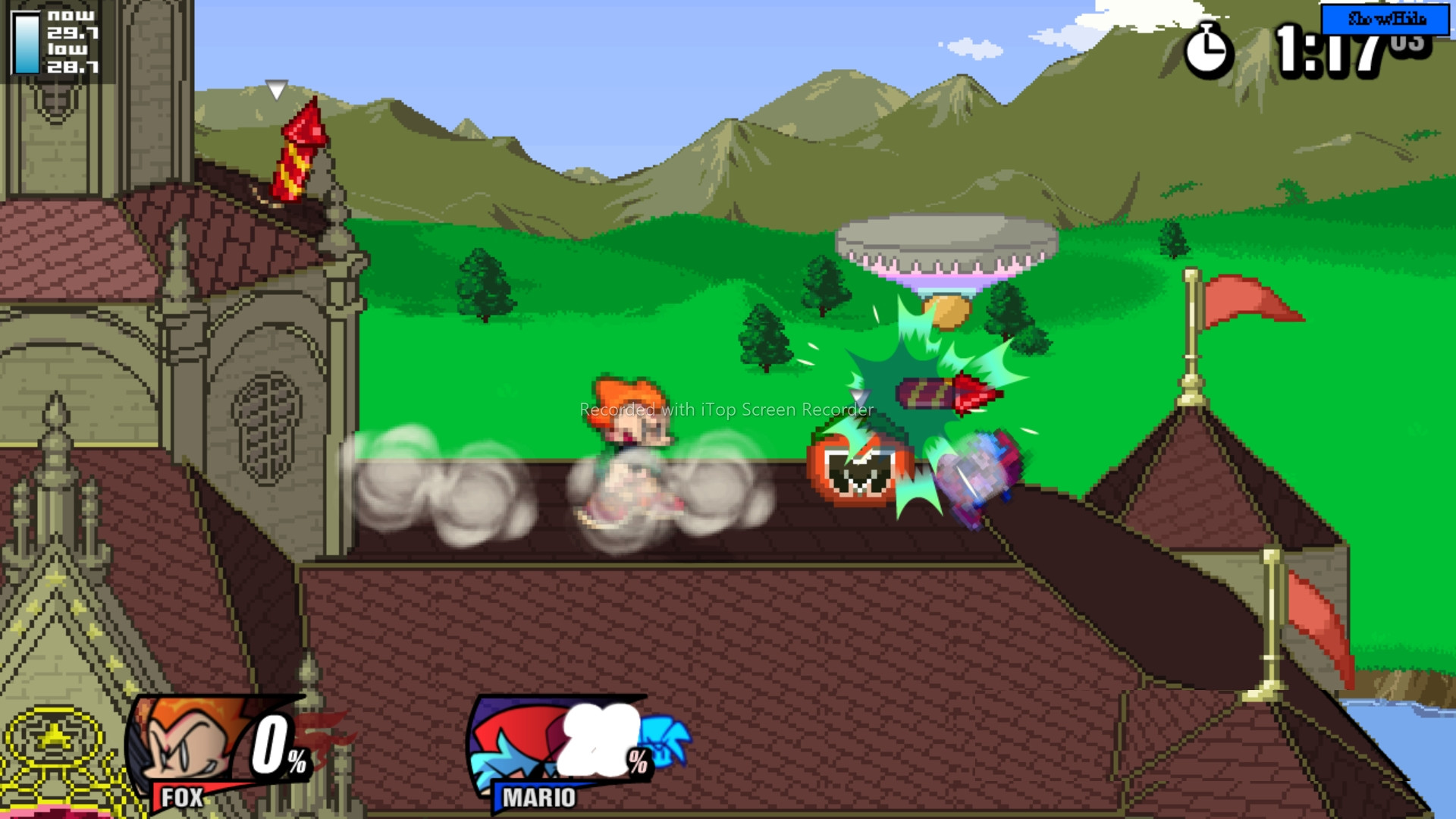Click the 'now 29.7' FPS readout
This screenshot has width=1456, height=819.
[x=72, y=21]
